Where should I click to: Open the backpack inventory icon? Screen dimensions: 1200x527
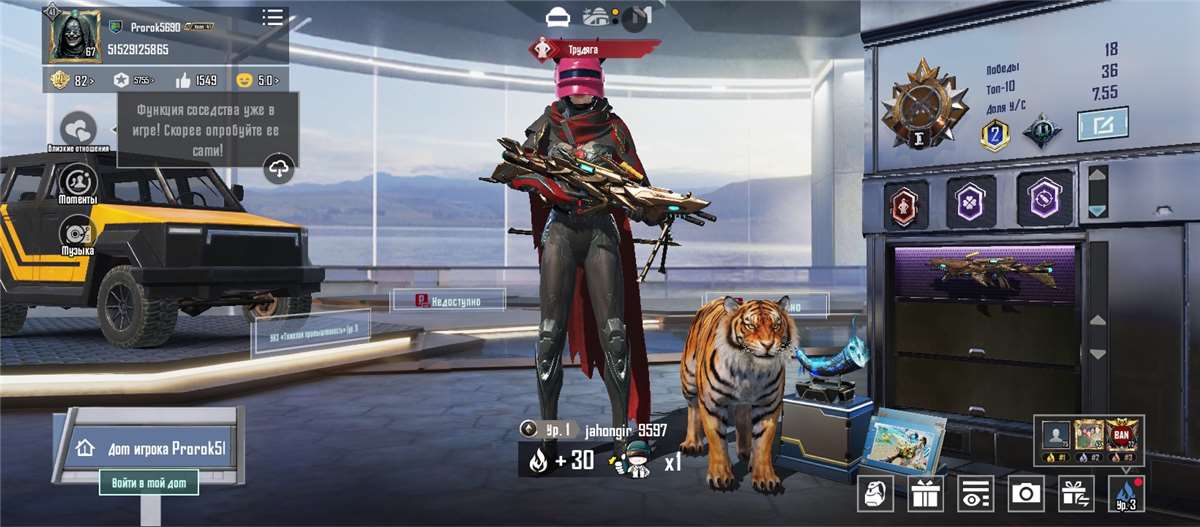click(877, 493)
